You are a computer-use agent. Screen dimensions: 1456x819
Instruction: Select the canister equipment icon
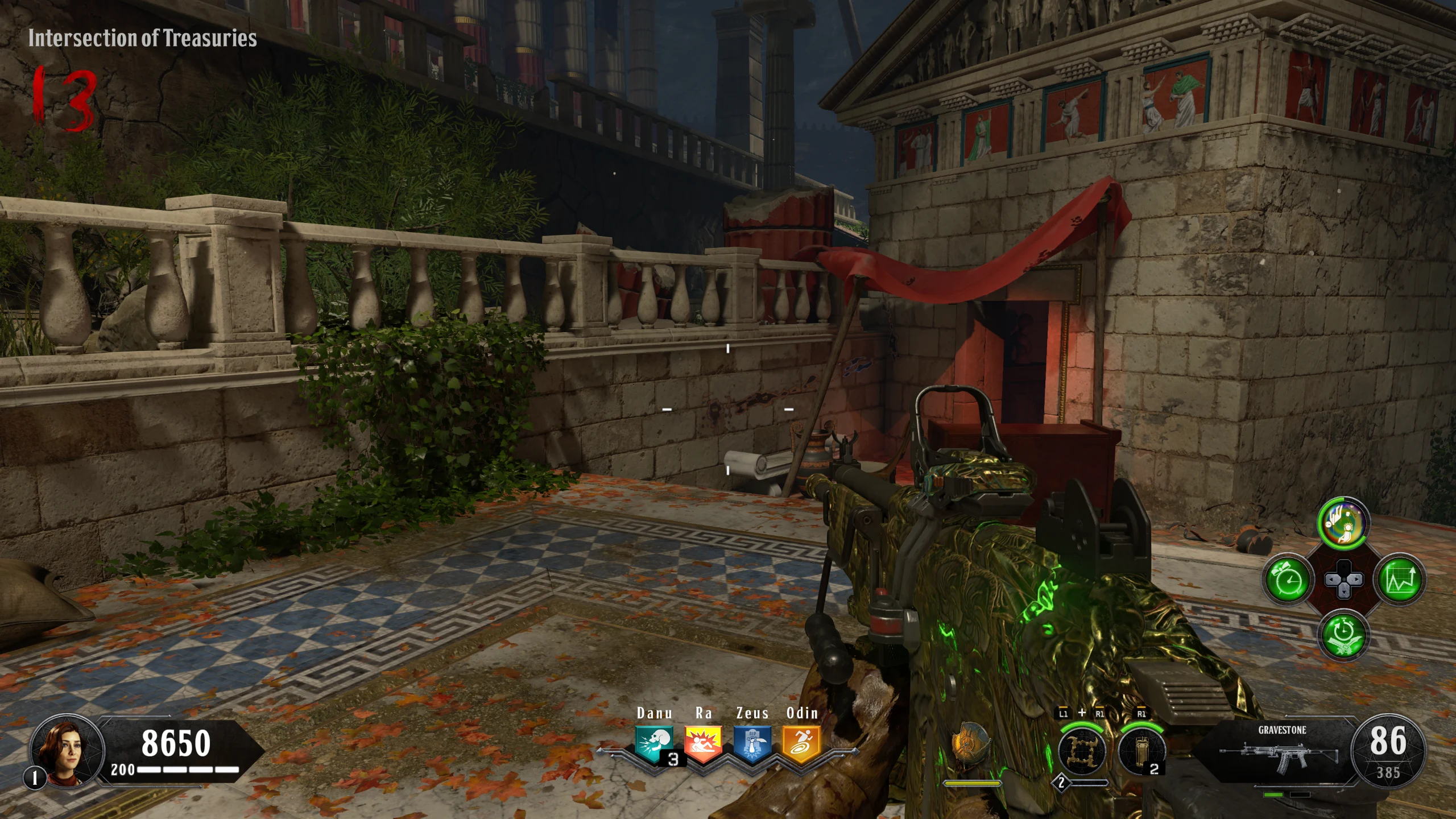[x=1140, y=752]
